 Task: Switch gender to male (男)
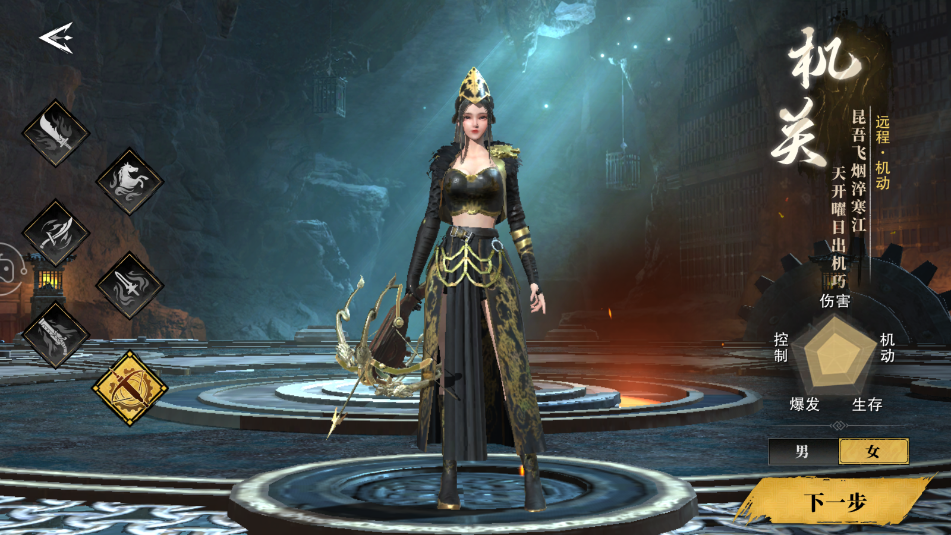(803, 451)
